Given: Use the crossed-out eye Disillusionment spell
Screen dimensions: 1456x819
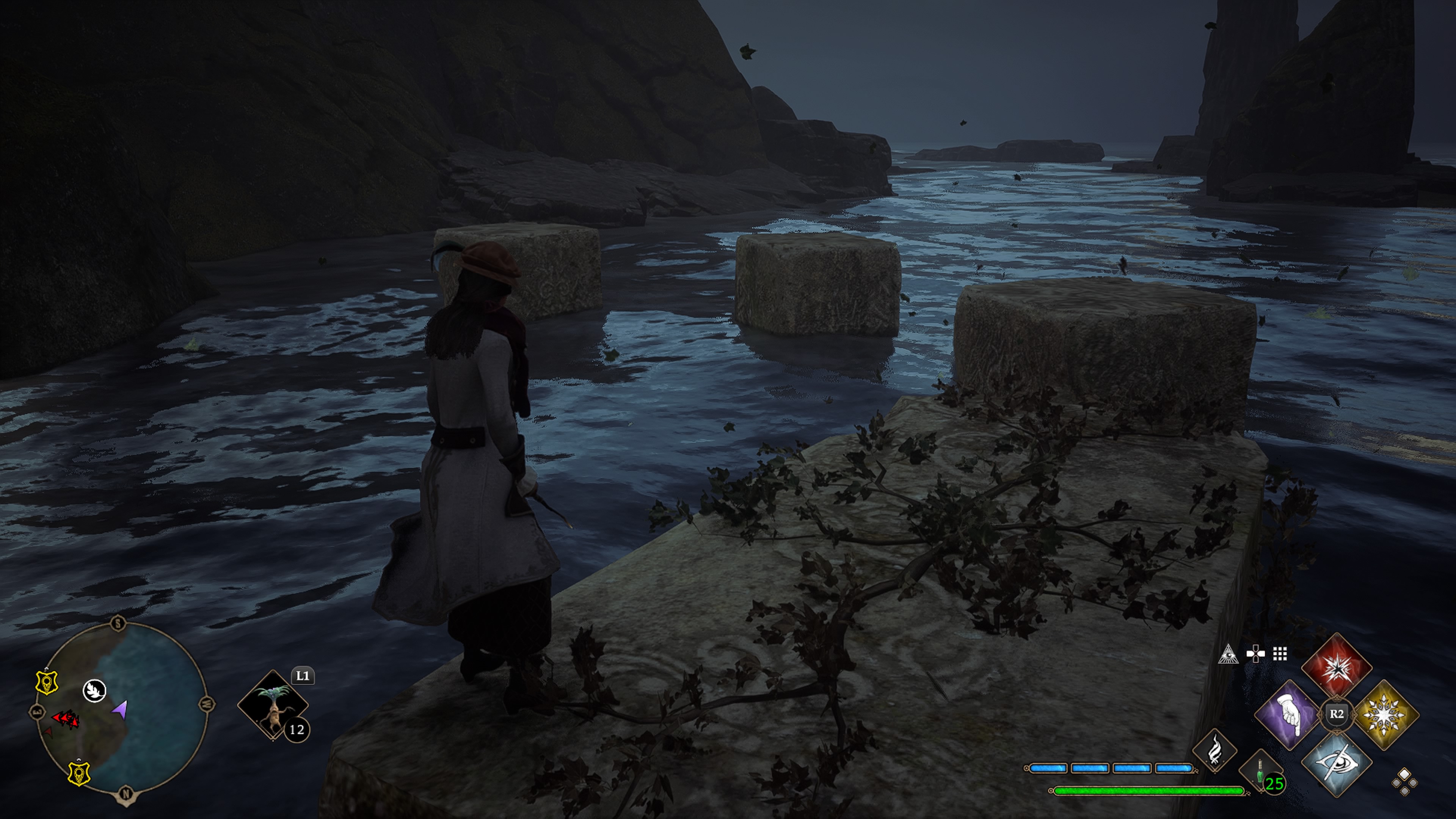Looking at the screenshot, I should click(x=1336, y=761).
